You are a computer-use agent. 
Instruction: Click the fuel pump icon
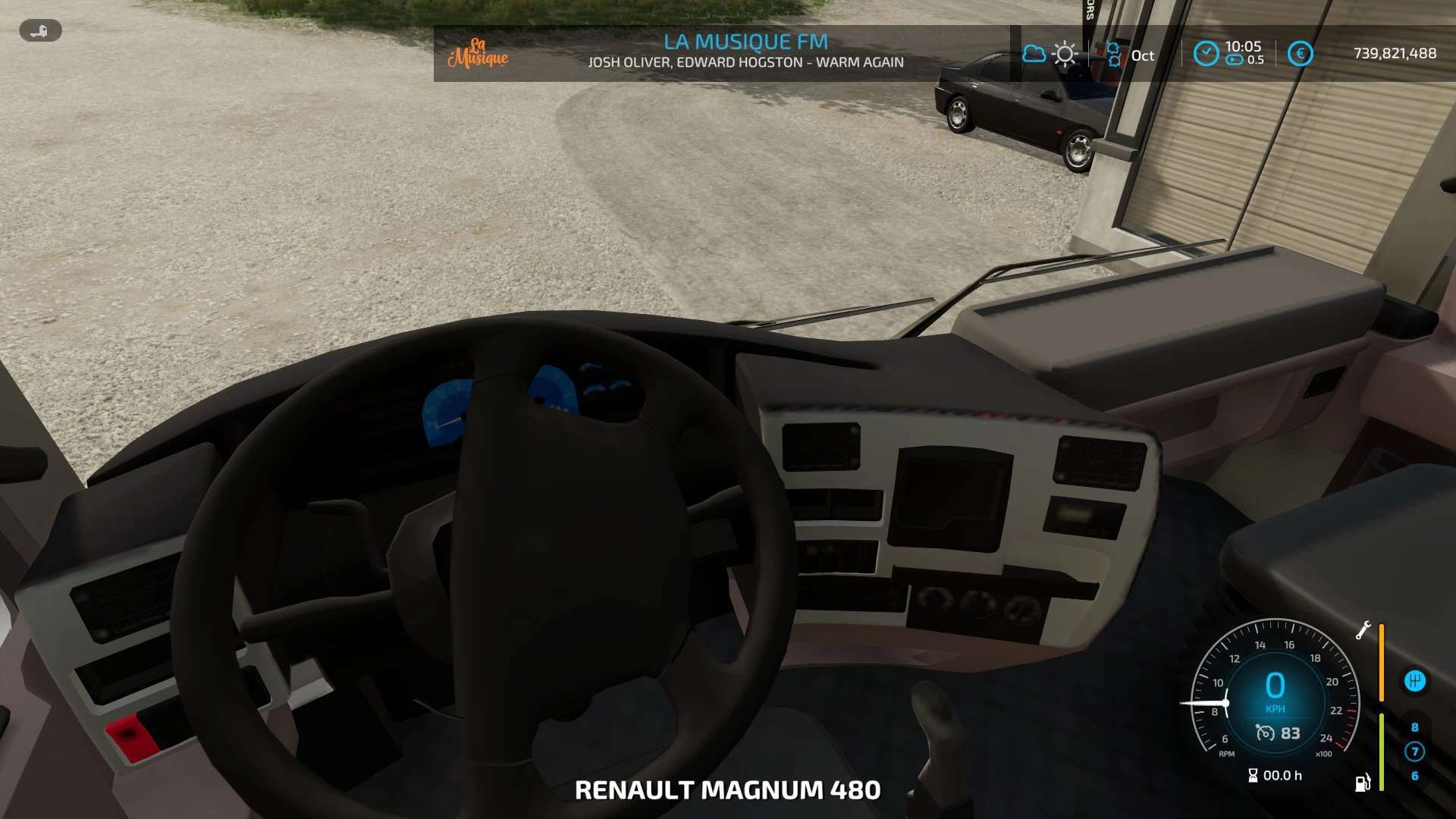click(x=1363, y=783)
